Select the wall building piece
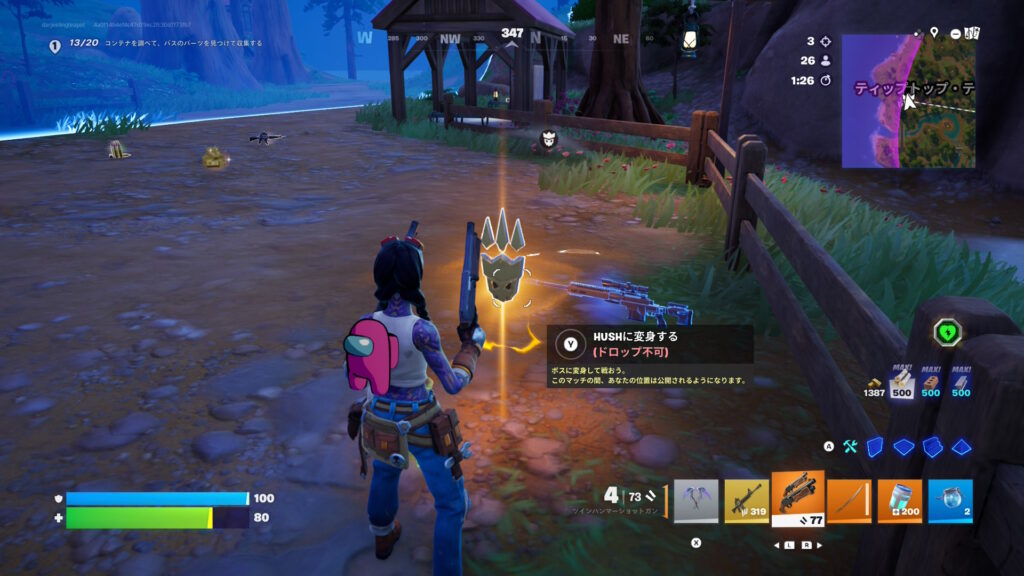 click(875, 446)
